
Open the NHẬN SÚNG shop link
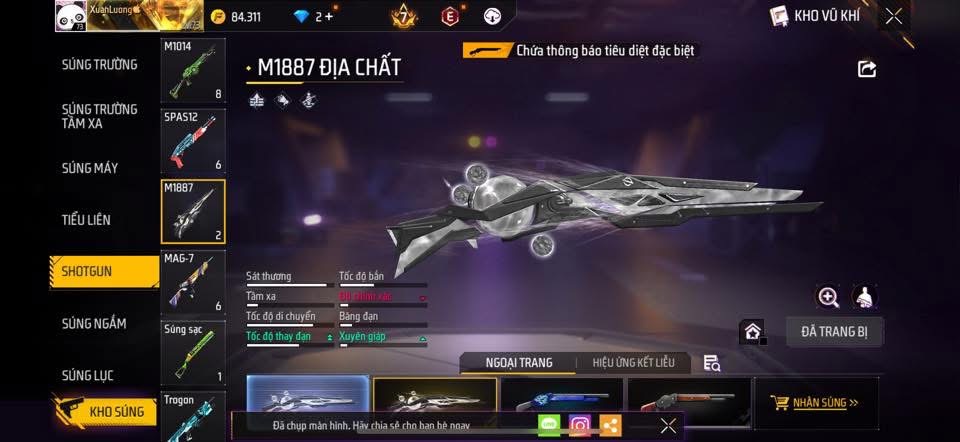(816, 403)
